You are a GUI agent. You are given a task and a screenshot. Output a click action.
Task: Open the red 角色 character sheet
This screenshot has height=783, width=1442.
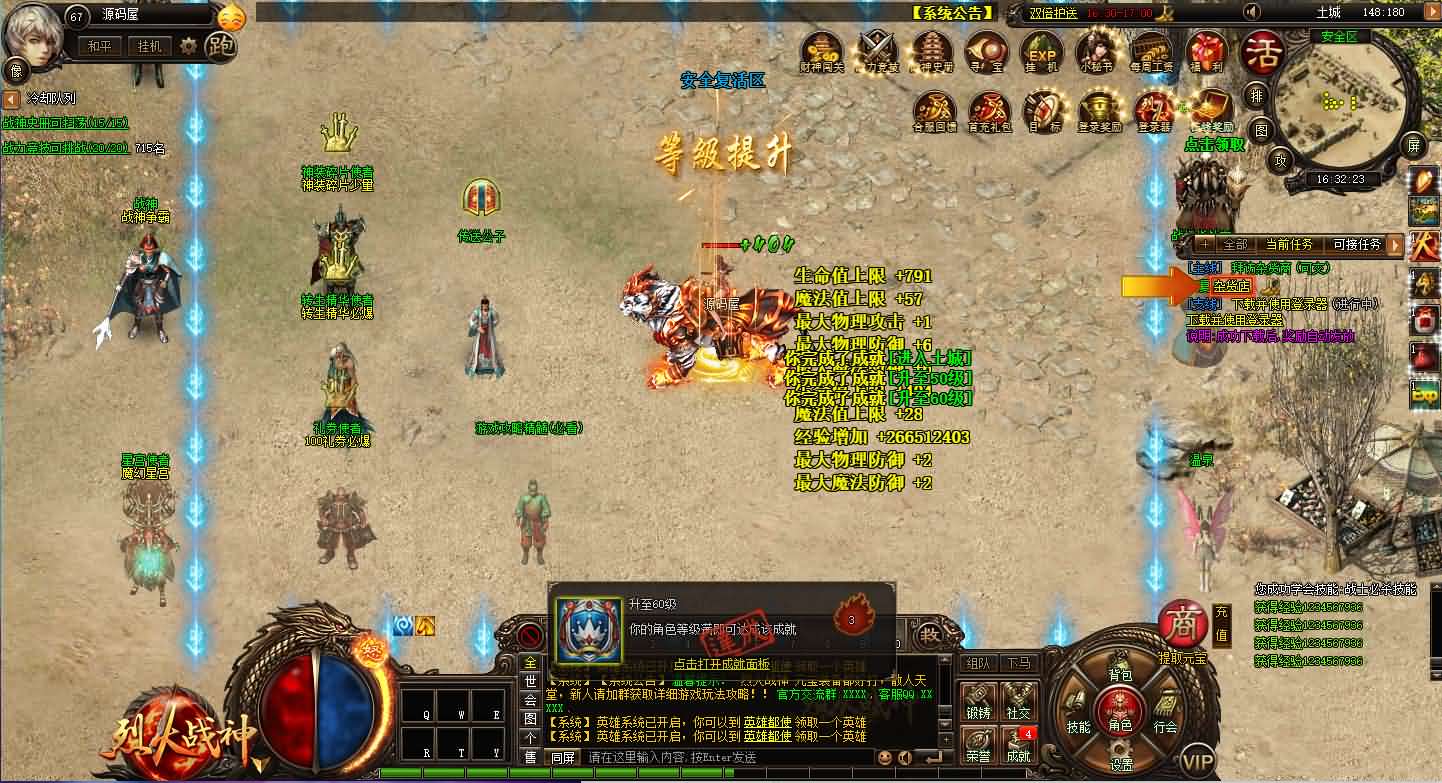point(1119,717)
